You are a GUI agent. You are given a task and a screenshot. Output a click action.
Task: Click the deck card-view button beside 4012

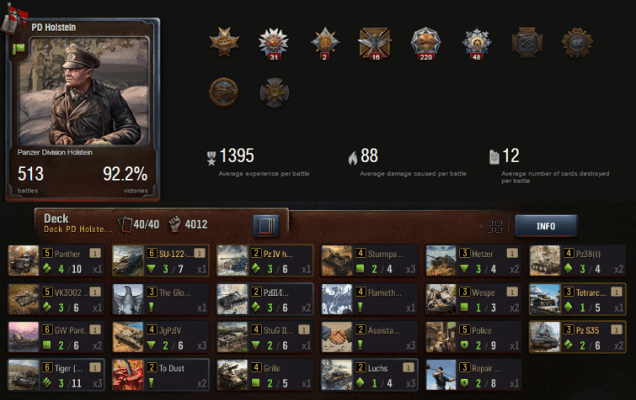pyautogui.click(x=266, y=224)
